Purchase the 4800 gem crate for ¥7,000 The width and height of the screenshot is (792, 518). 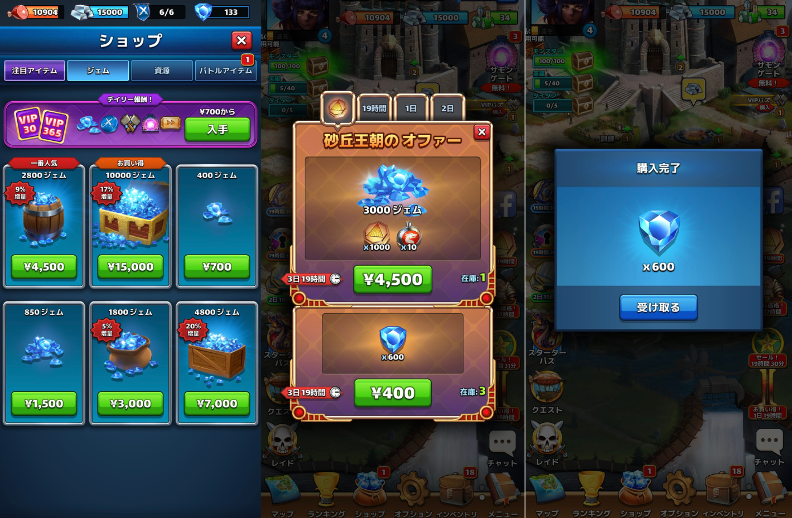point(216,404)
